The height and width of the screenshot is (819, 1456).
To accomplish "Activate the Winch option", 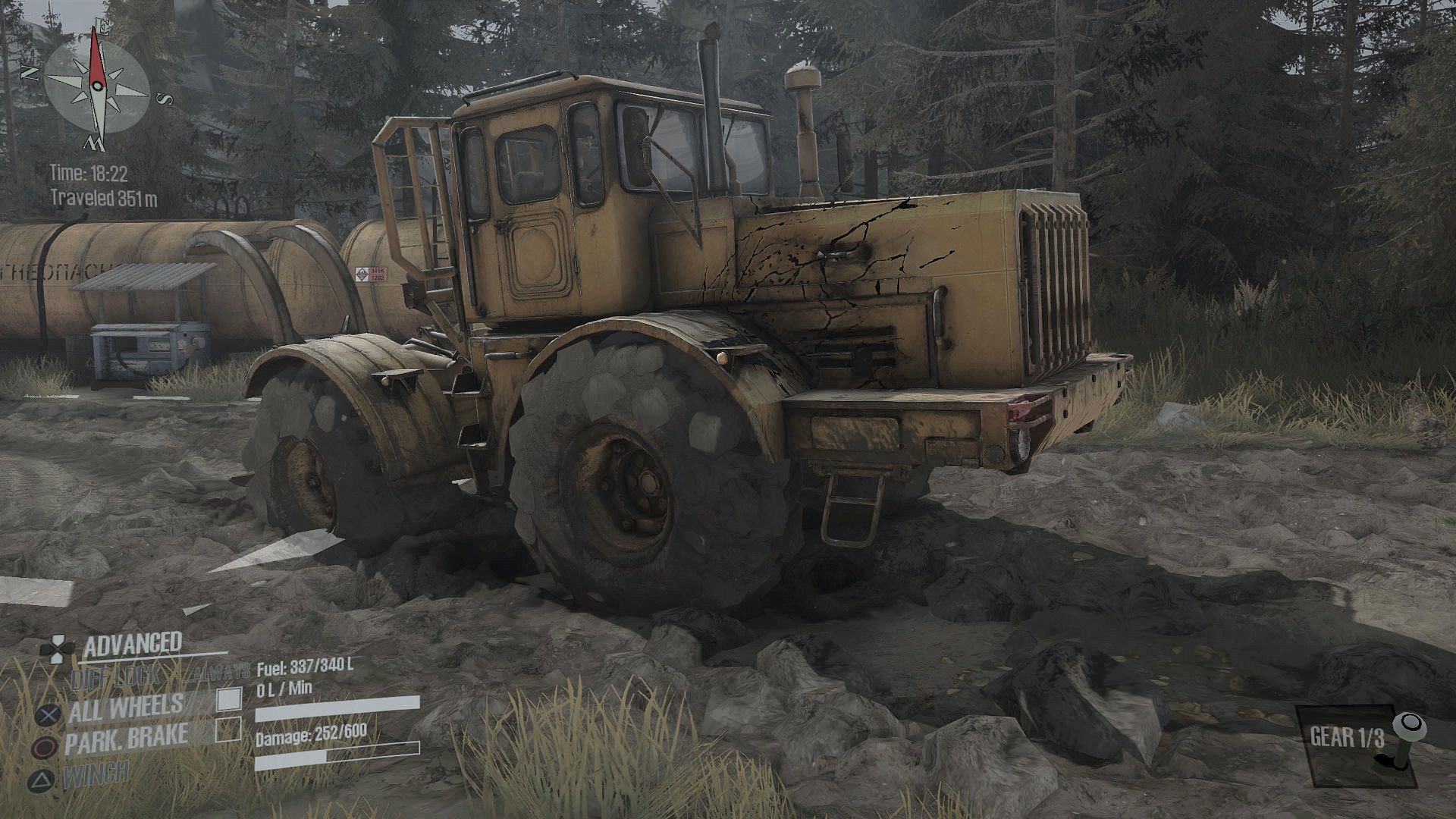I will [96, 773].
